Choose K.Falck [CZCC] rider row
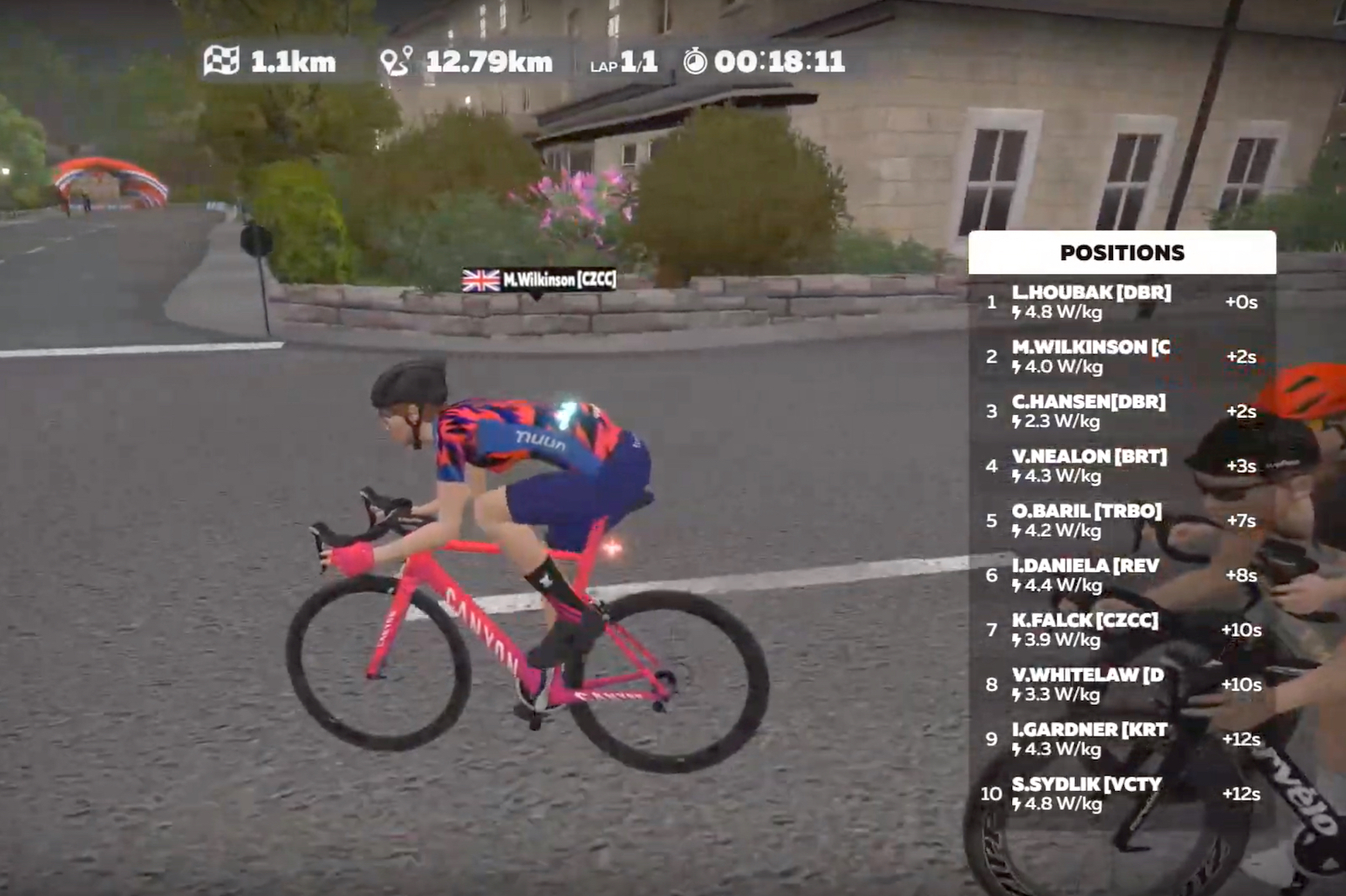1346x896 pixels. pyautogui.click(x=1121, y=630)
